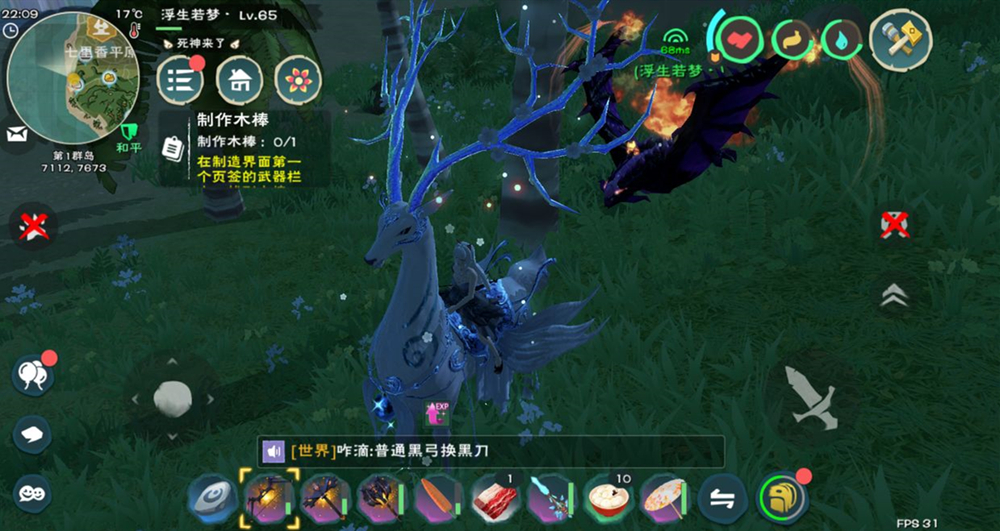Open the mail envelope icon
The width and height of the screenshot is (1000, 531).
pos(16,133)
